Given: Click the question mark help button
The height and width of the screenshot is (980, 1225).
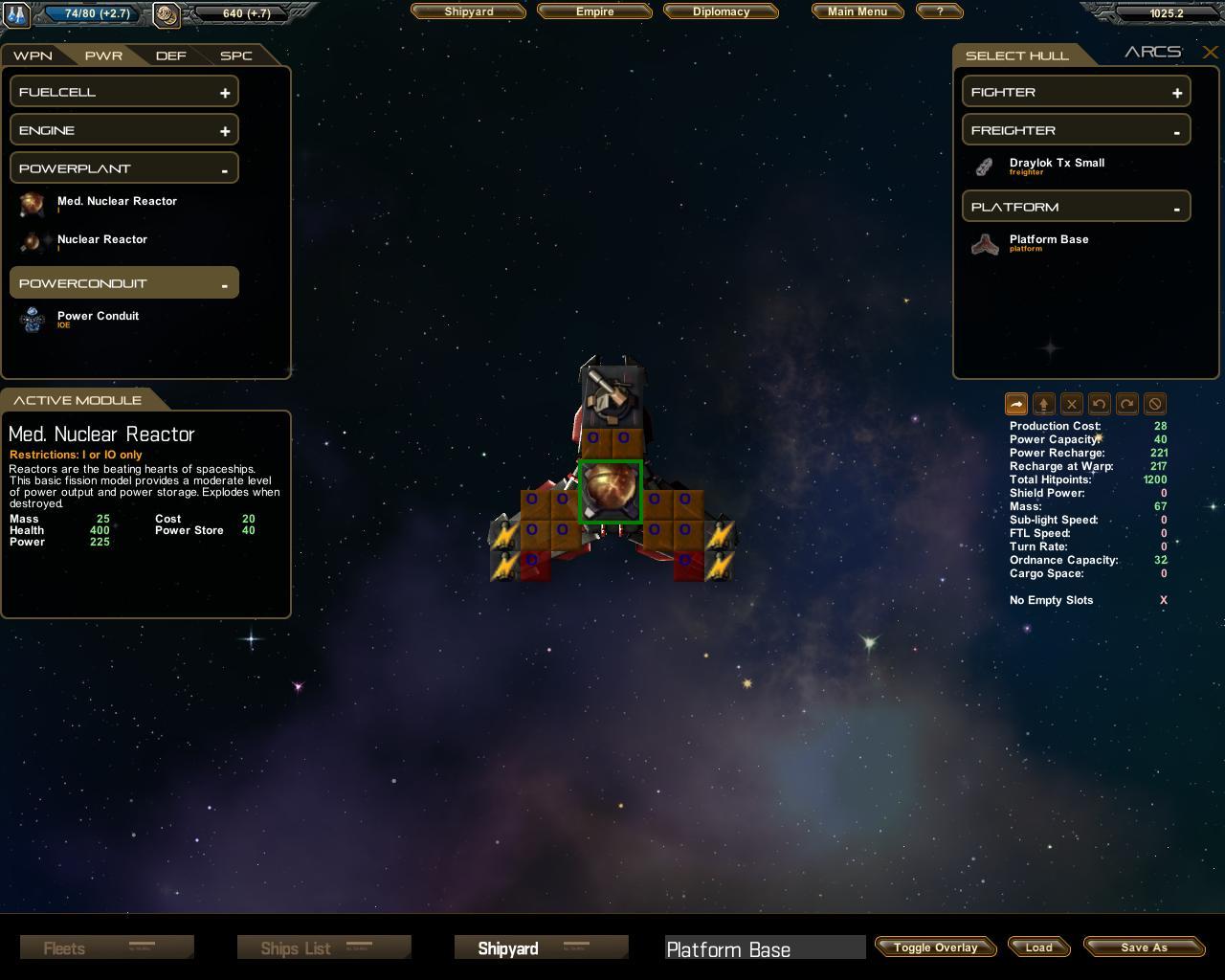Looking at the screenshot, I should (939, 11).
